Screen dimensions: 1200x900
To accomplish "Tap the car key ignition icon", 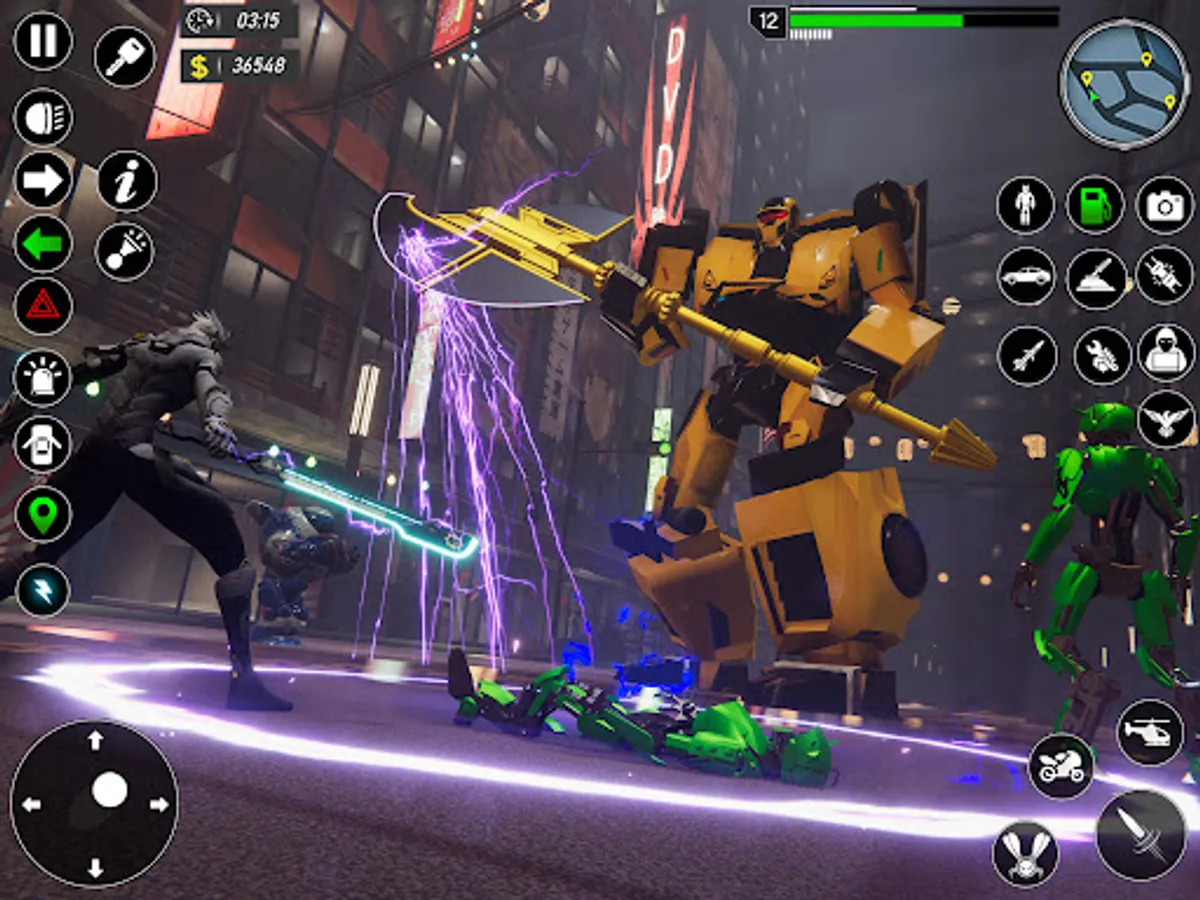I will (125, 56).
